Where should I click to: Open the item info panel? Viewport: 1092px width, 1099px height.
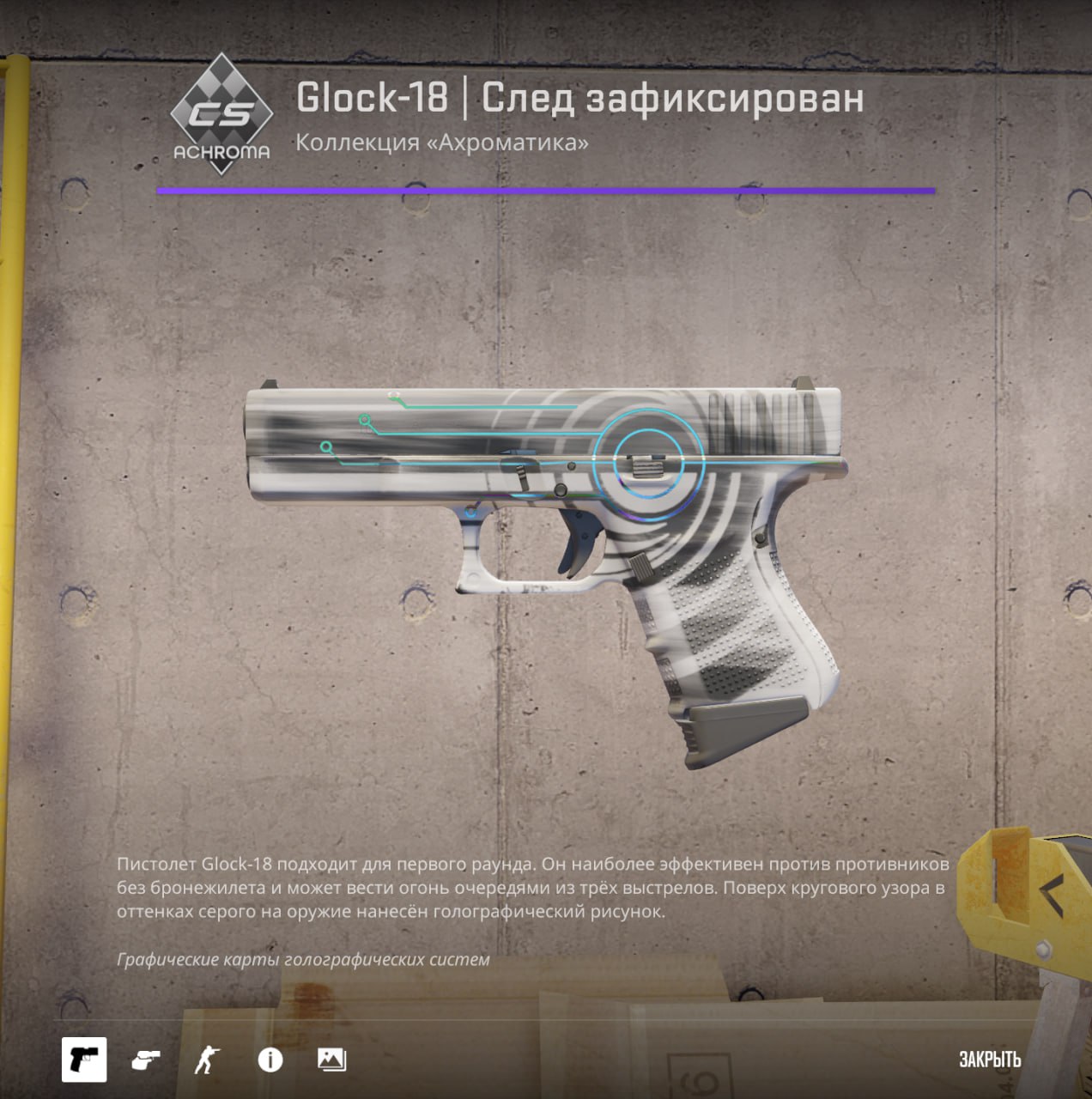pos(270,1060)
